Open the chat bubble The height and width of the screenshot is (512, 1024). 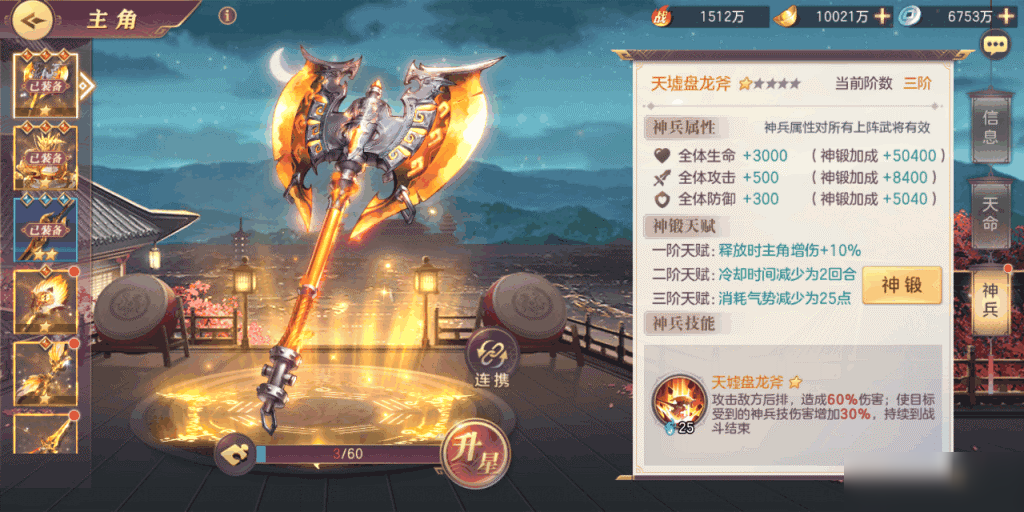pyautogui.click(x=994, y=45)
